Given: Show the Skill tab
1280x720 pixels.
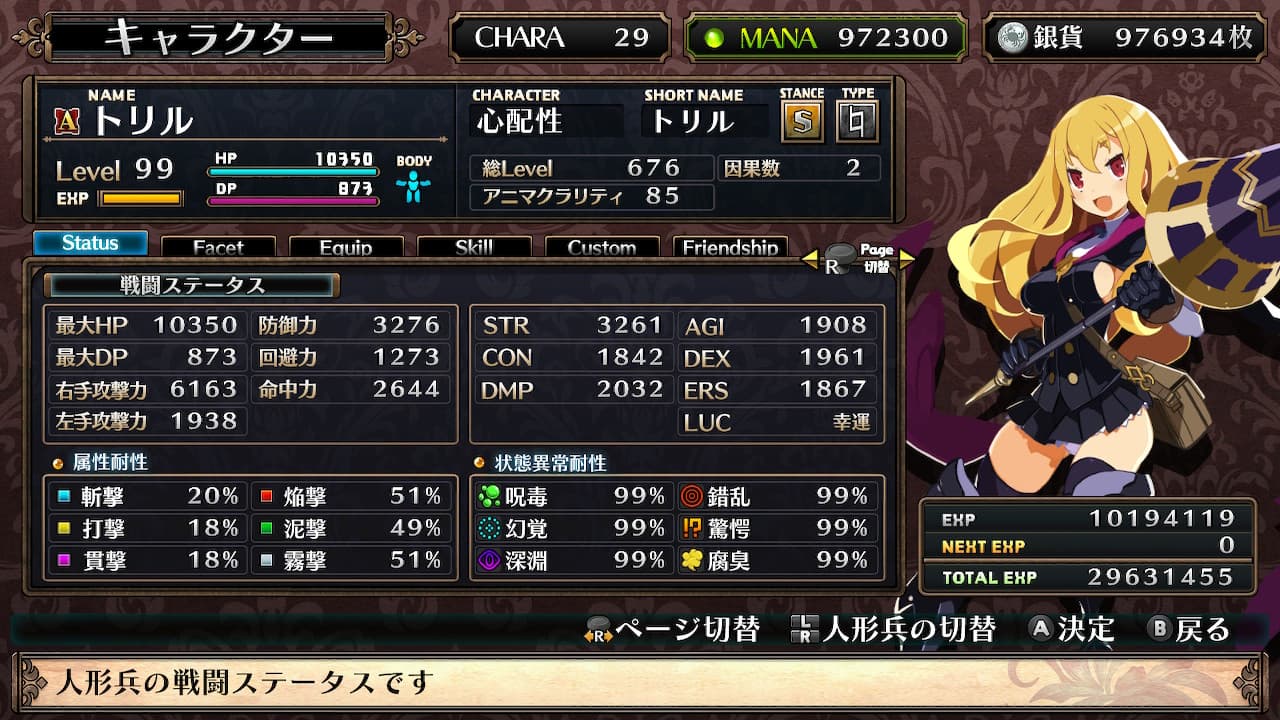Looking at the screenshot, I should point(474,247).
